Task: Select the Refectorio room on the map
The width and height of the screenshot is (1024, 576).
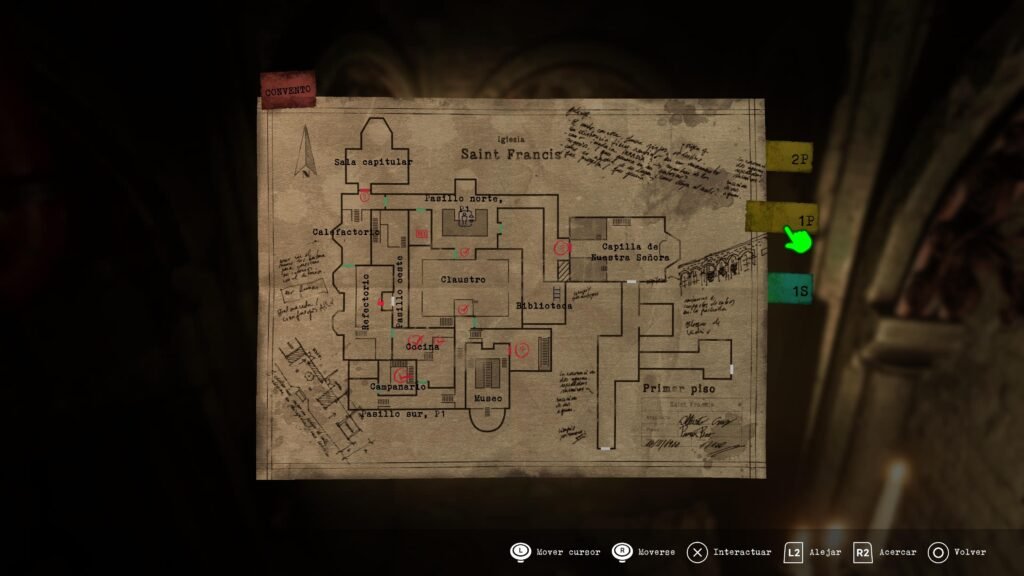Action: (x=365, y=302)
